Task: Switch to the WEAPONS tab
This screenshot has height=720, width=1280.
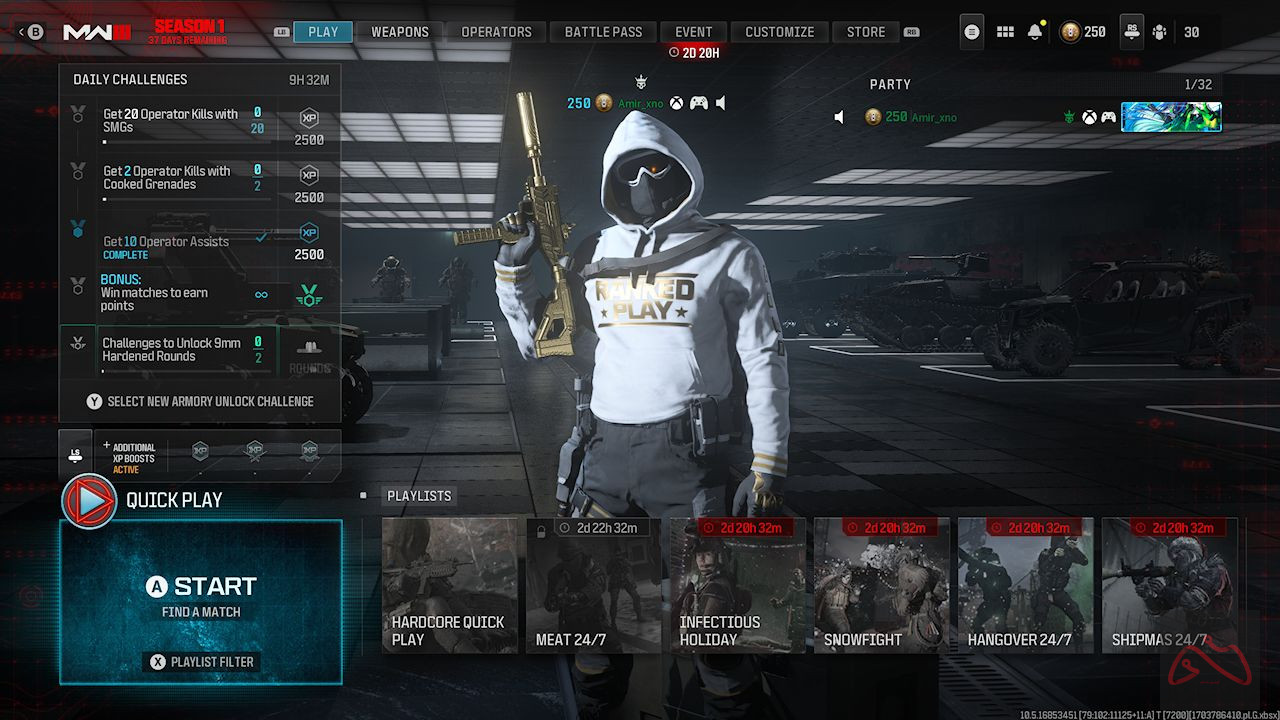Action: pyautogui.click(x=400, y=31)
